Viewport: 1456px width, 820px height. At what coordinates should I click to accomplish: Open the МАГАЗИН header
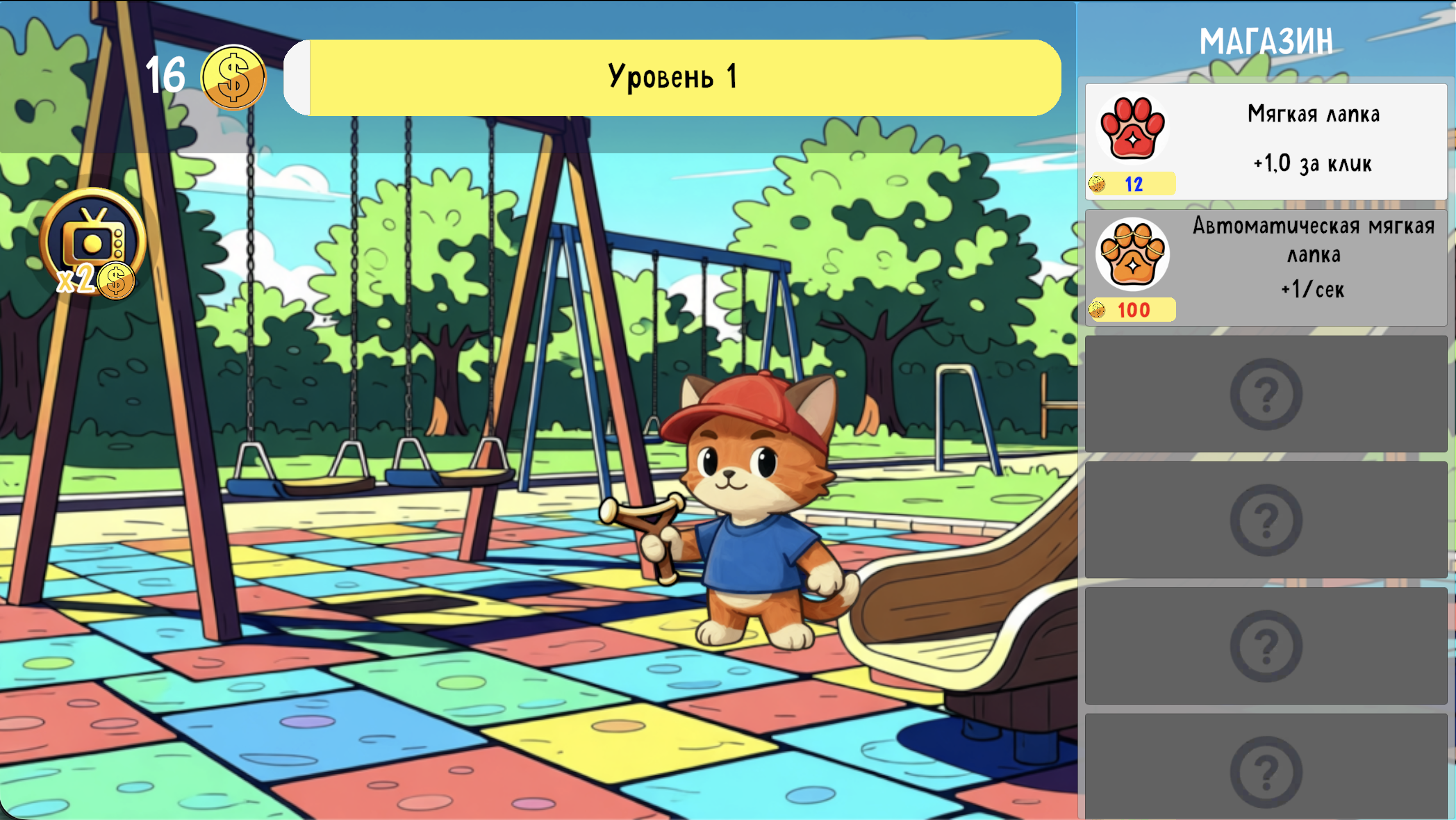(1266, 42)
